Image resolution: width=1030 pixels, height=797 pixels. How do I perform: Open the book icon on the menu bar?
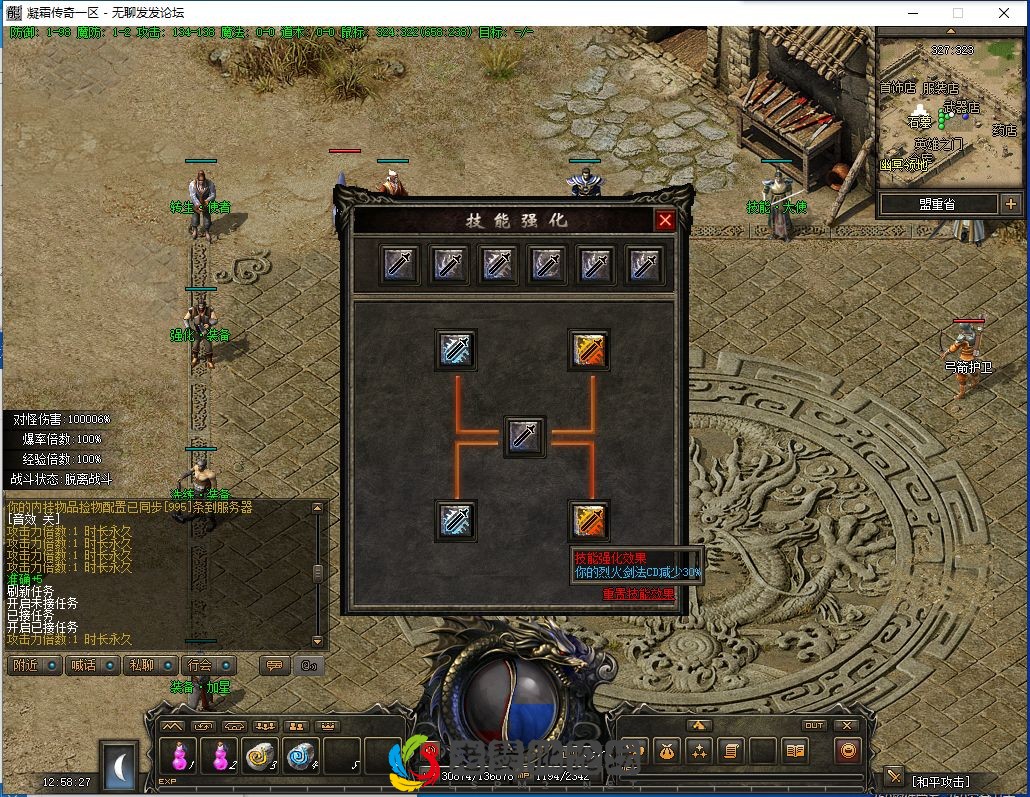(795, 750)
